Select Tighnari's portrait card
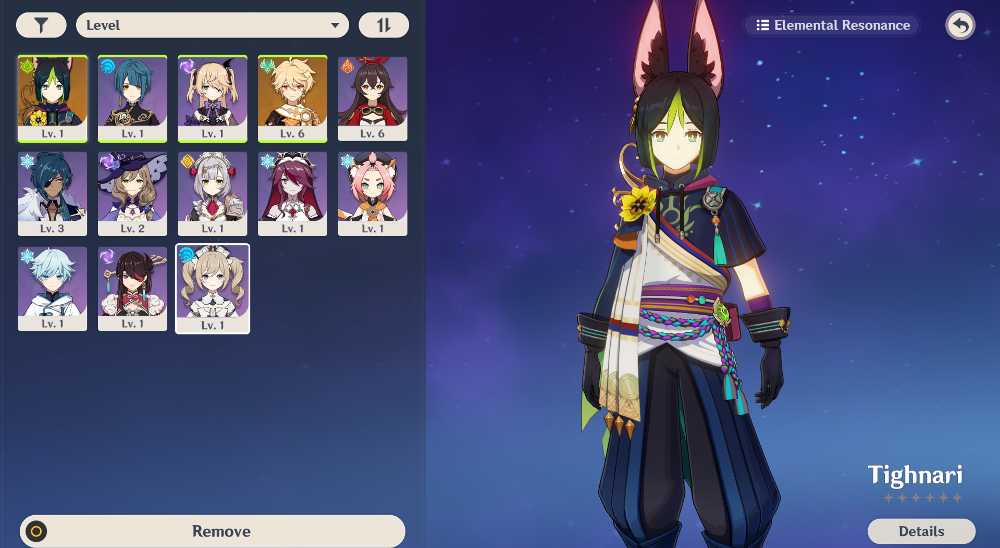Viewport: 1000px width, 548px height. pos(53,98)
